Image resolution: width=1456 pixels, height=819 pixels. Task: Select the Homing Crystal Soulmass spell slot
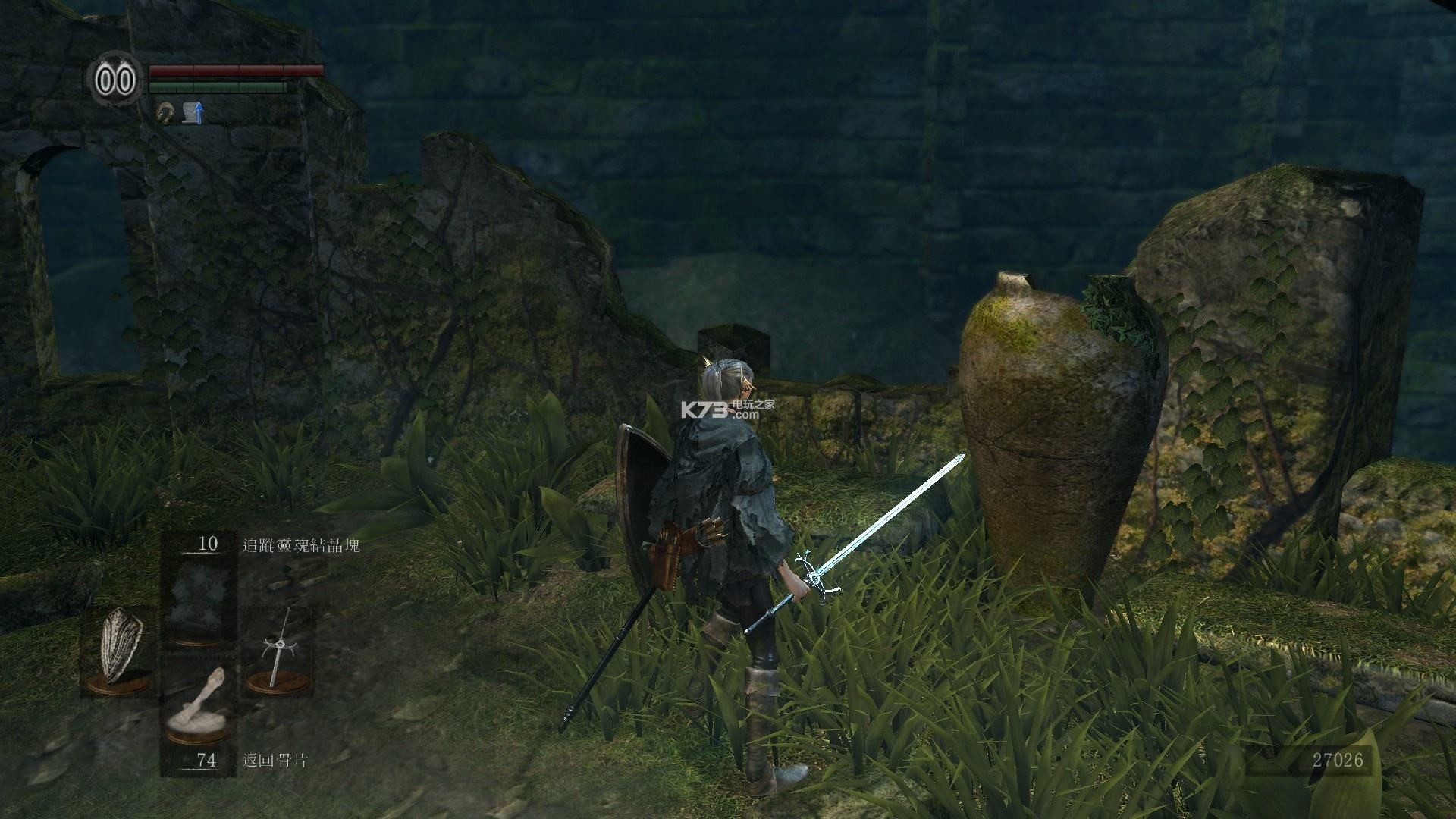pyautogui.click(x=199, y=597)
